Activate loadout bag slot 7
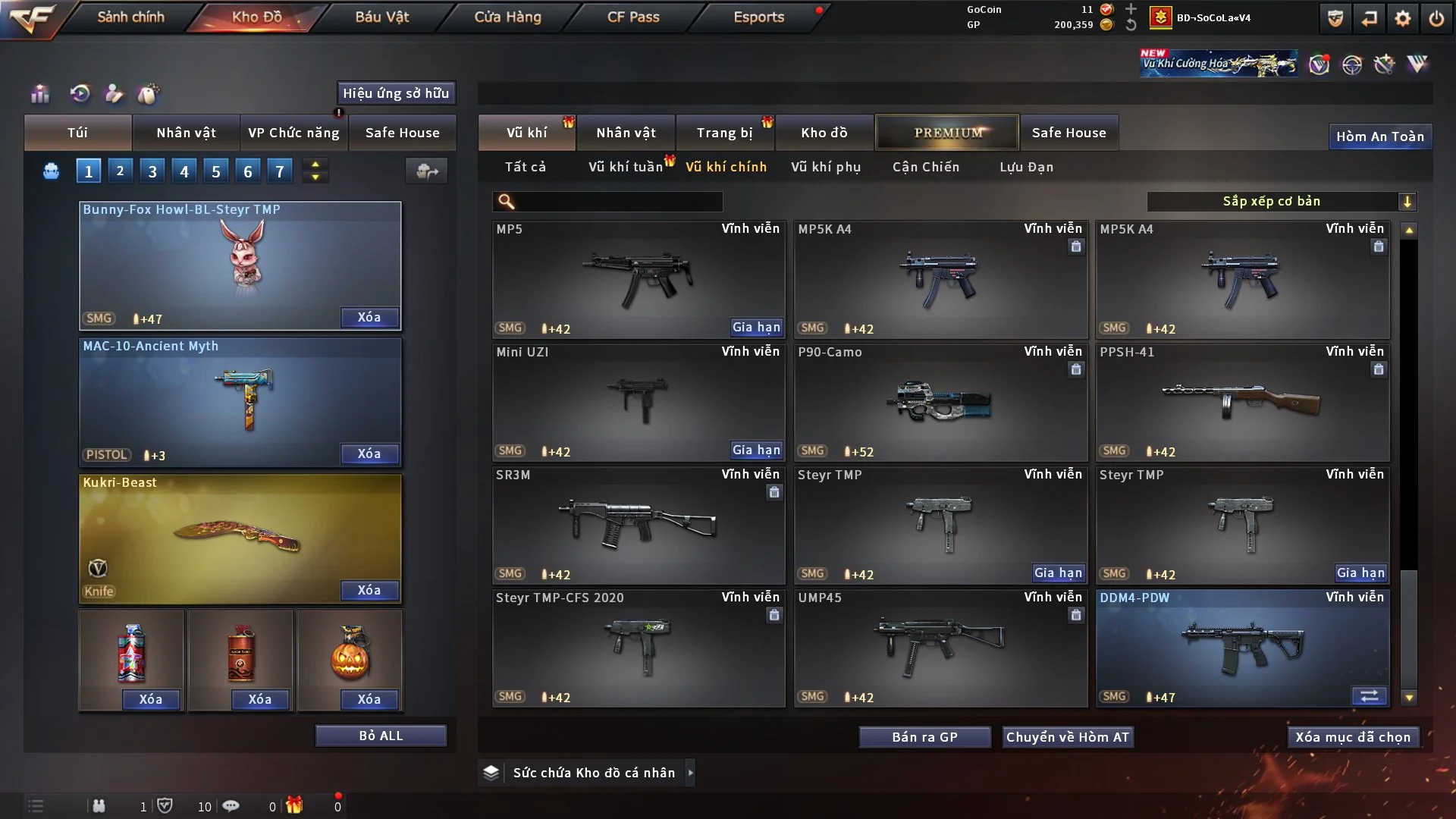This screenshot has width=1456, height=819. pyautogui.click(x=280, y=171)
